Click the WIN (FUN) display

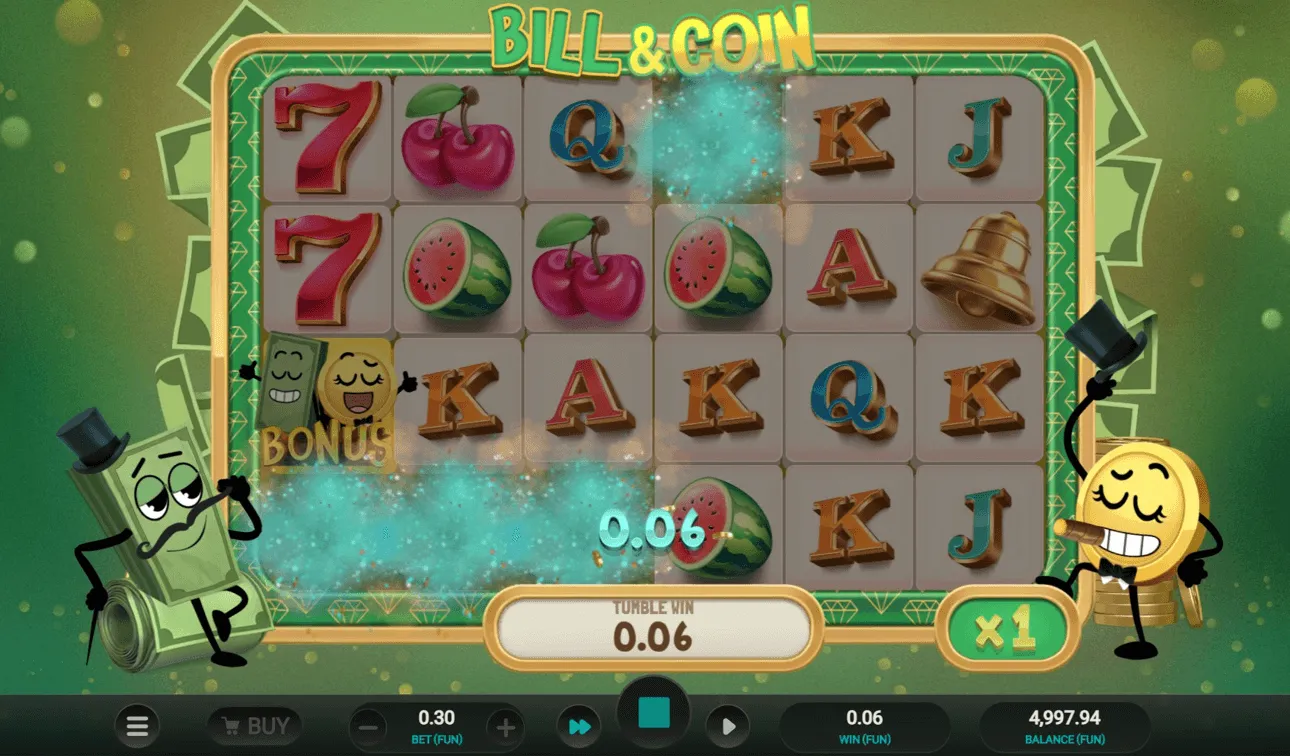point(866,725)
